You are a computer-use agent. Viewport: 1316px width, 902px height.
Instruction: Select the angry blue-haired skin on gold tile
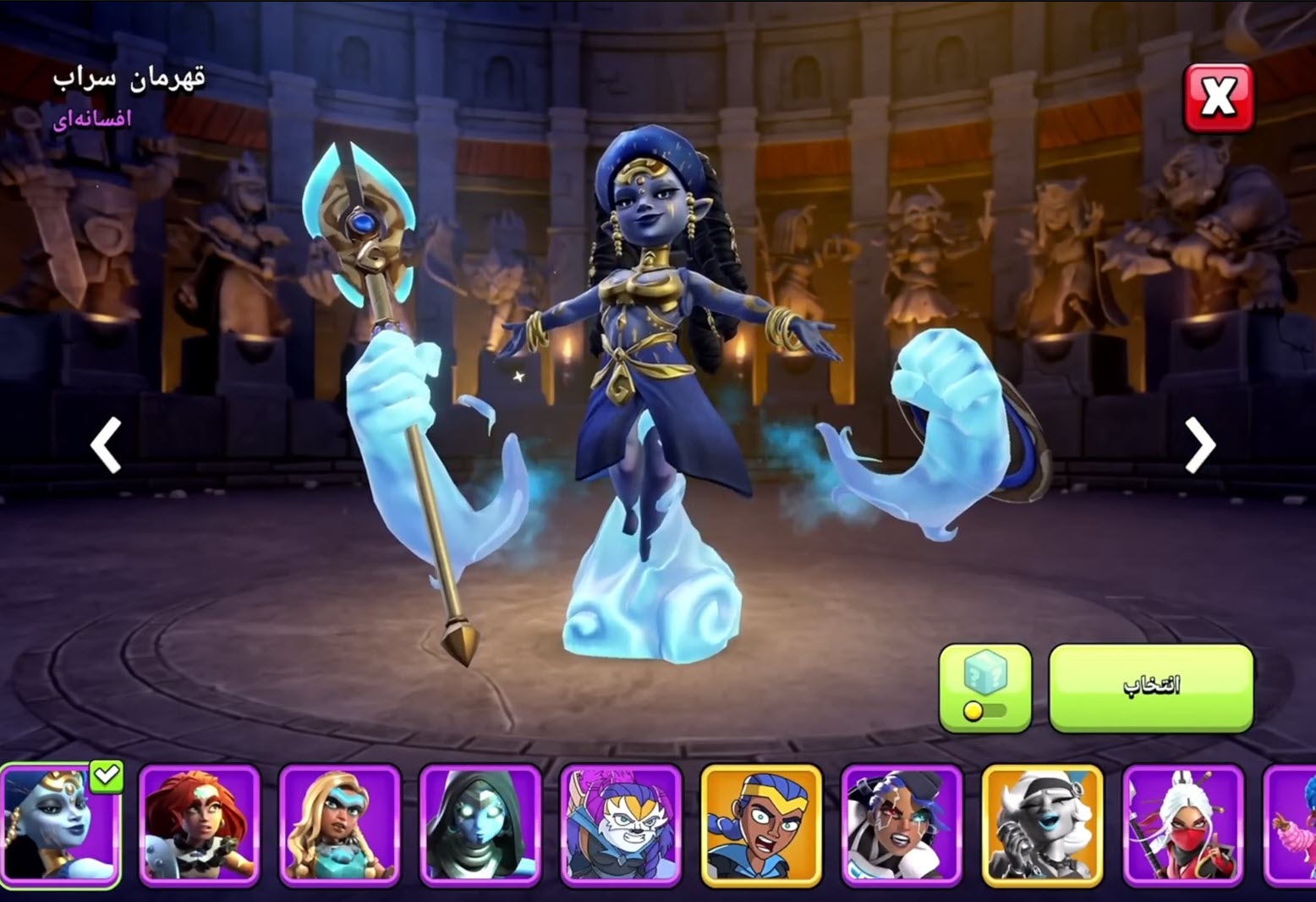pyautogui.click(x=761, y=825)
